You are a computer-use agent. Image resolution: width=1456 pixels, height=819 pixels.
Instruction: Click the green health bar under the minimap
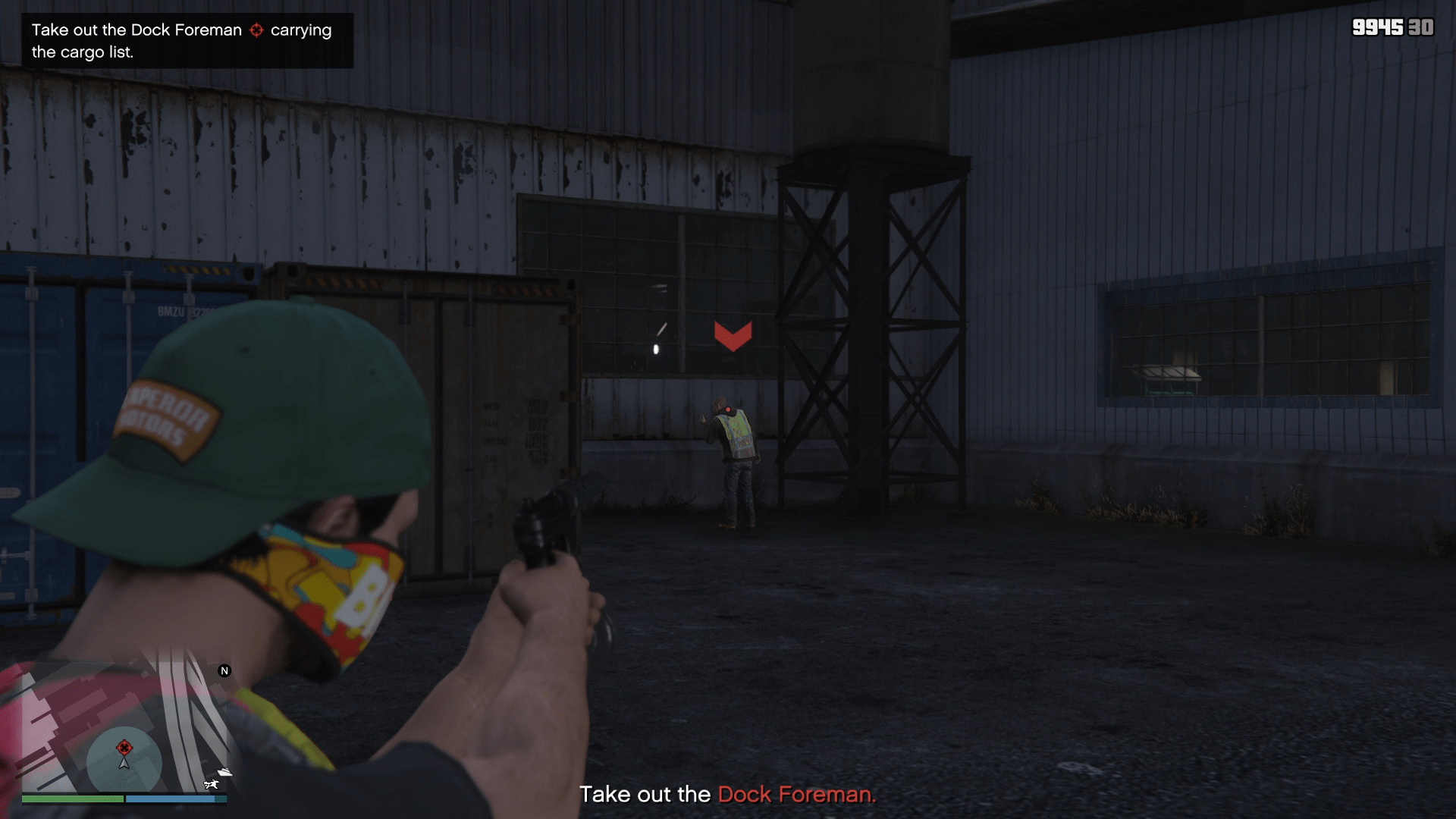(x=71, y=799)
